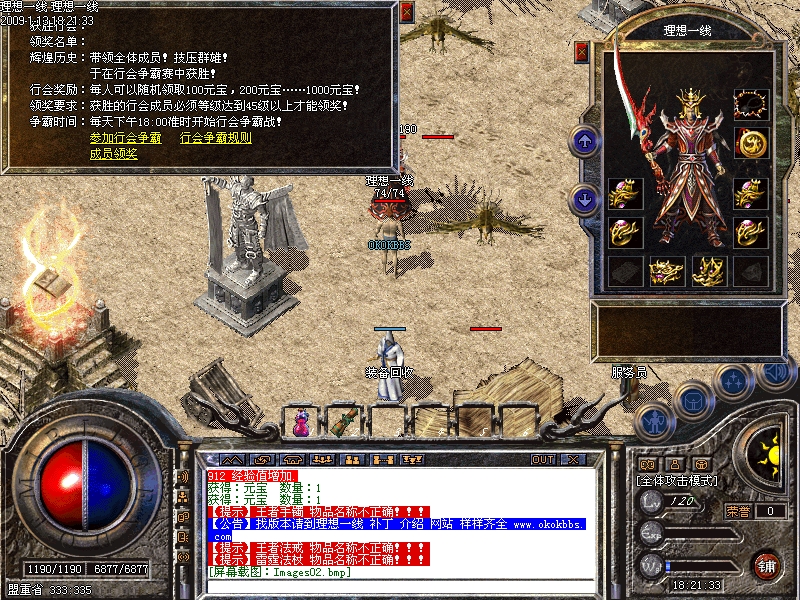This screenshot has height=600, width=800.
Task: Open the 行会争霸规则 rules link
Action: click(x=215, y=138)
